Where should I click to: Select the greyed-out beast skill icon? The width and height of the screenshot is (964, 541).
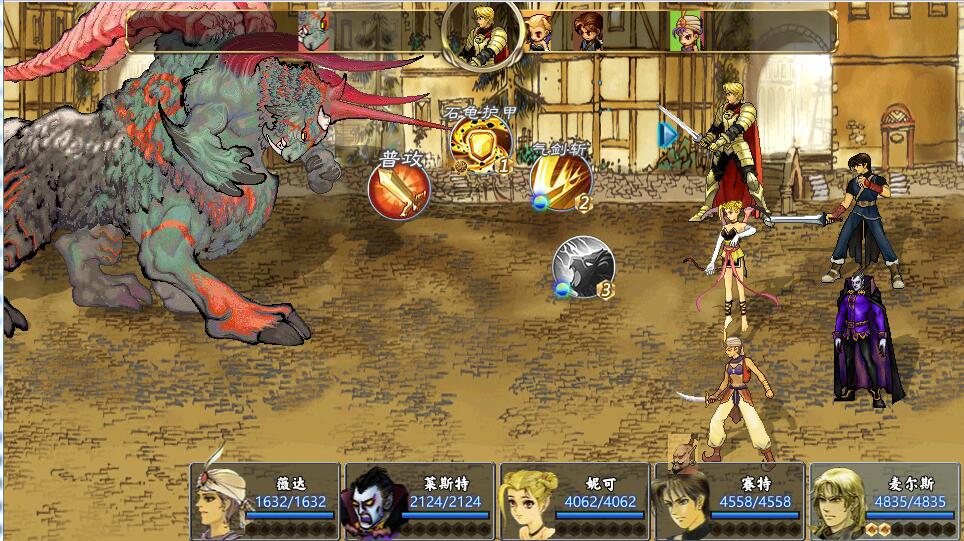click(x=582, y=266)
